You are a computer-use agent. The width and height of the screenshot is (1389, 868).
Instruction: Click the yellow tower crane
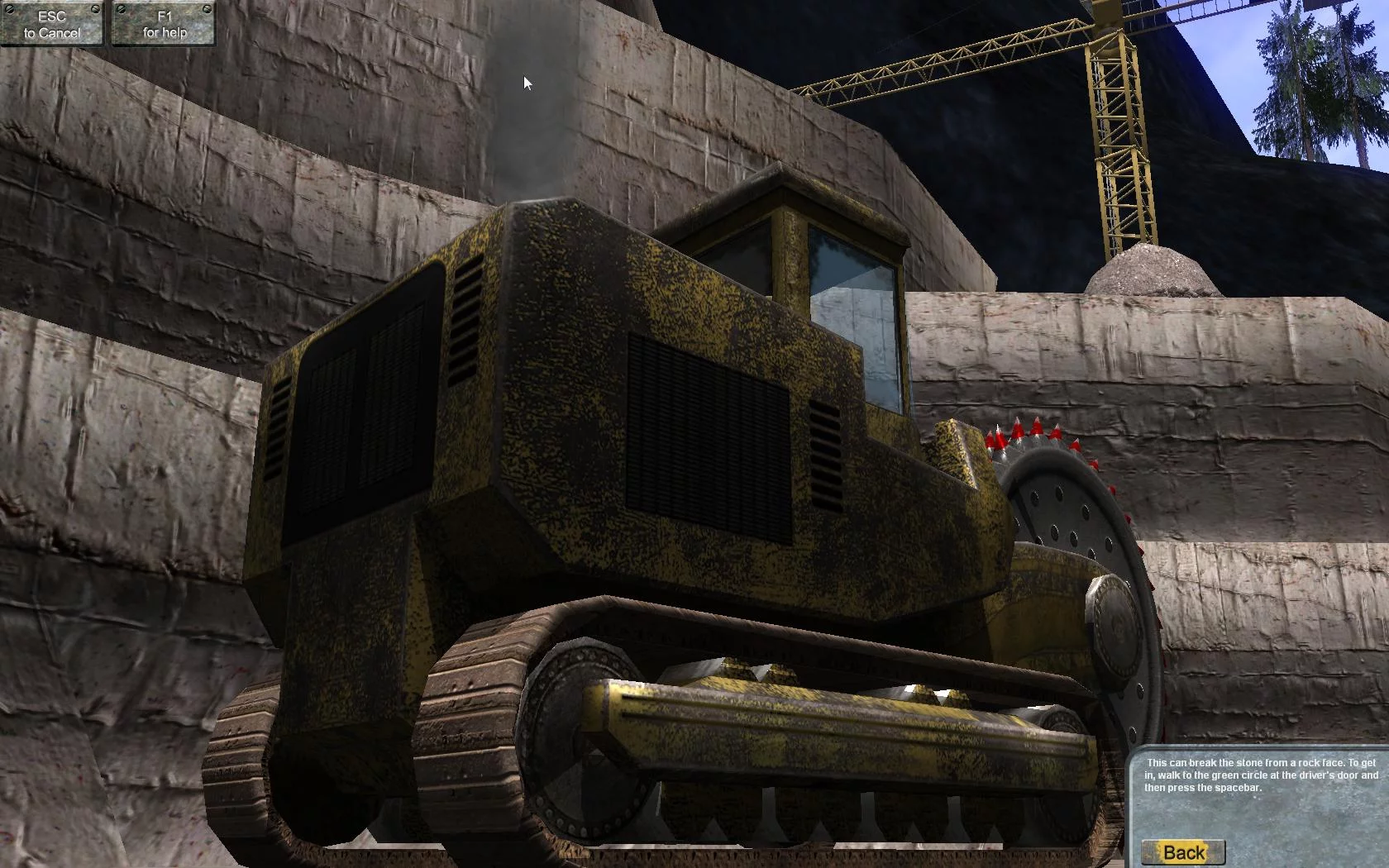coord(1116,124)
